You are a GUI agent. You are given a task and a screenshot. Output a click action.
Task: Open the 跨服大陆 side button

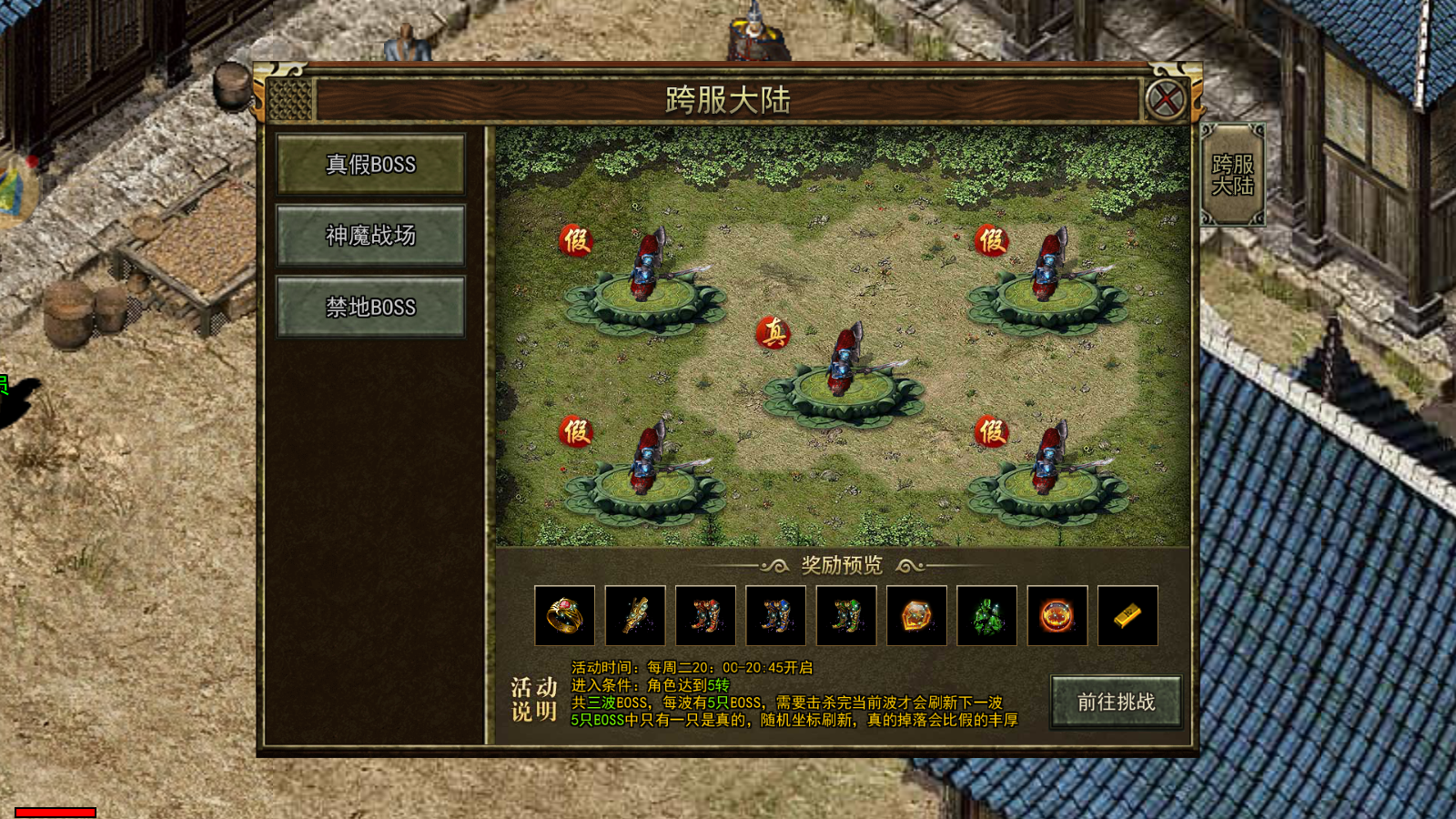[x=1233, y=175]
